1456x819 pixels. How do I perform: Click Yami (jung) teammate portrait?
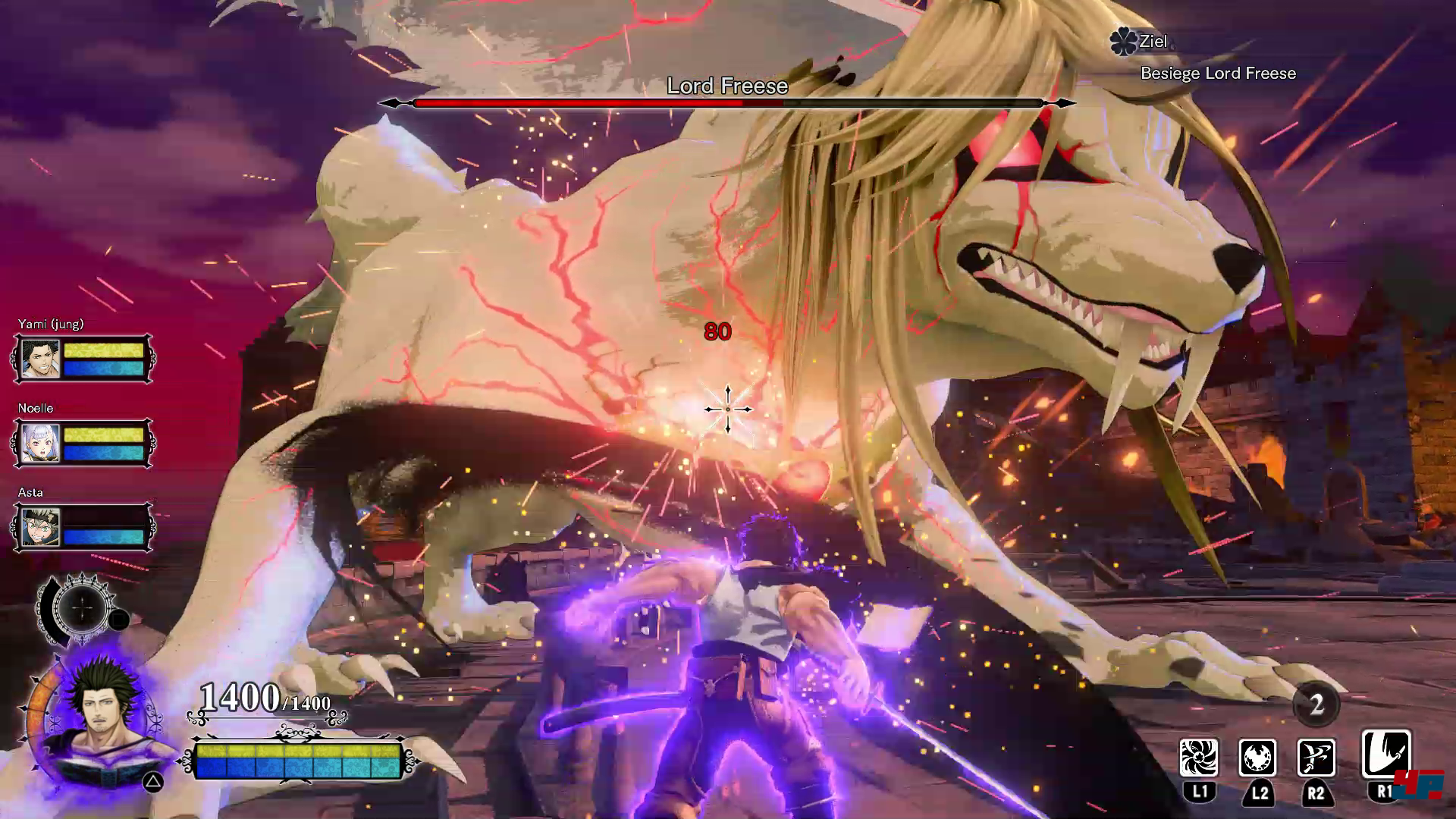click(x=40, y=359)
